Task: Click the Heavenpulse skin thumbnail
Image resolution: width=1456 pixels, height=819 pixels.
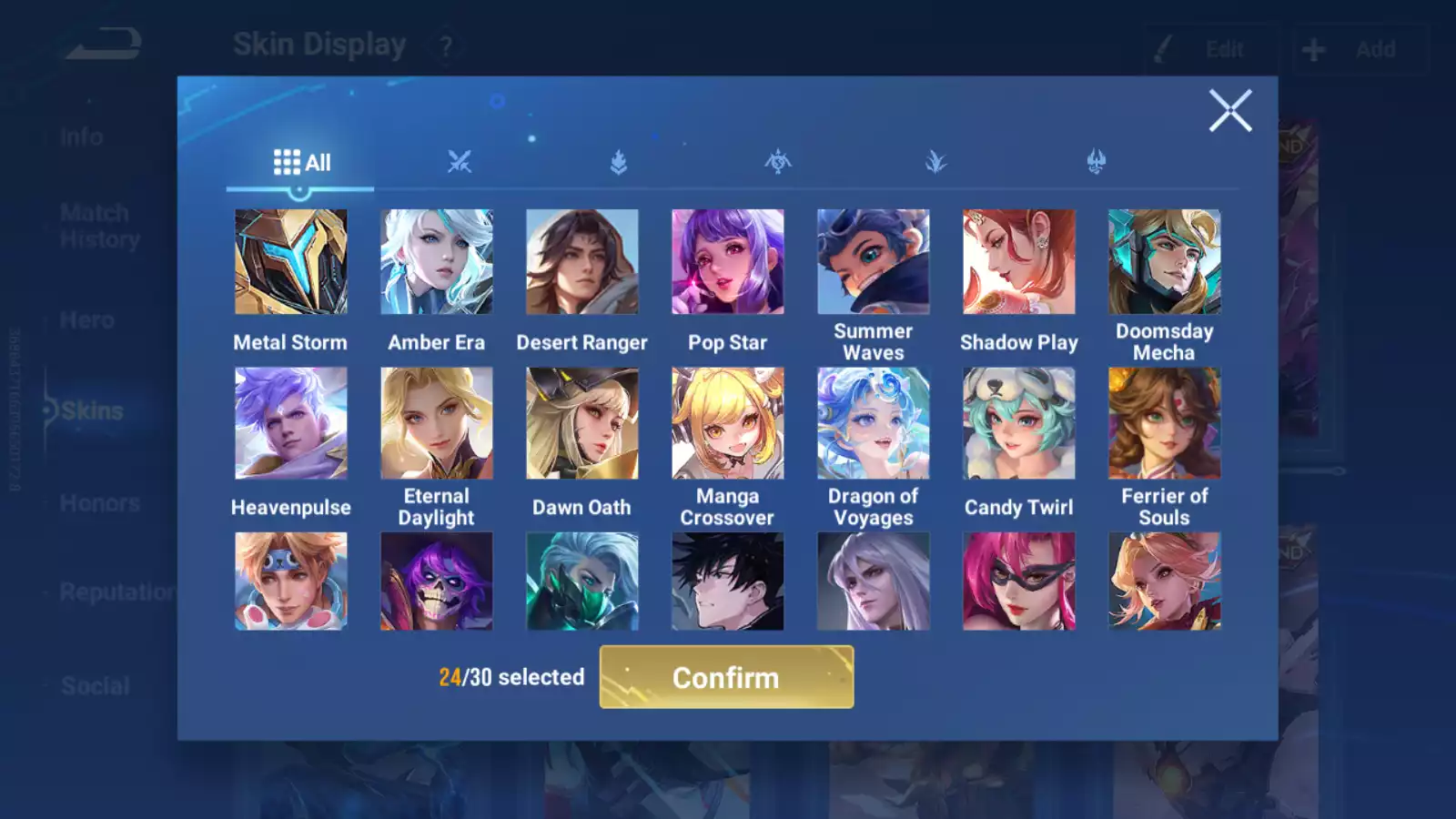Action: pos(291,425)
